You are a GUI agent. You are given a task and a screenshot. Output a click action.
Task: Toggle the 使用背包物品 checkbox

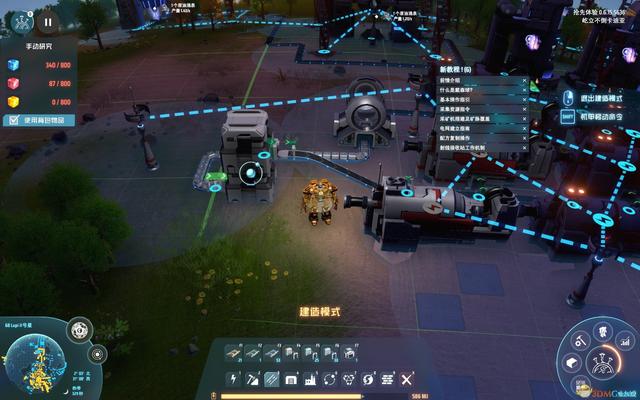click(x=13, y=120)
